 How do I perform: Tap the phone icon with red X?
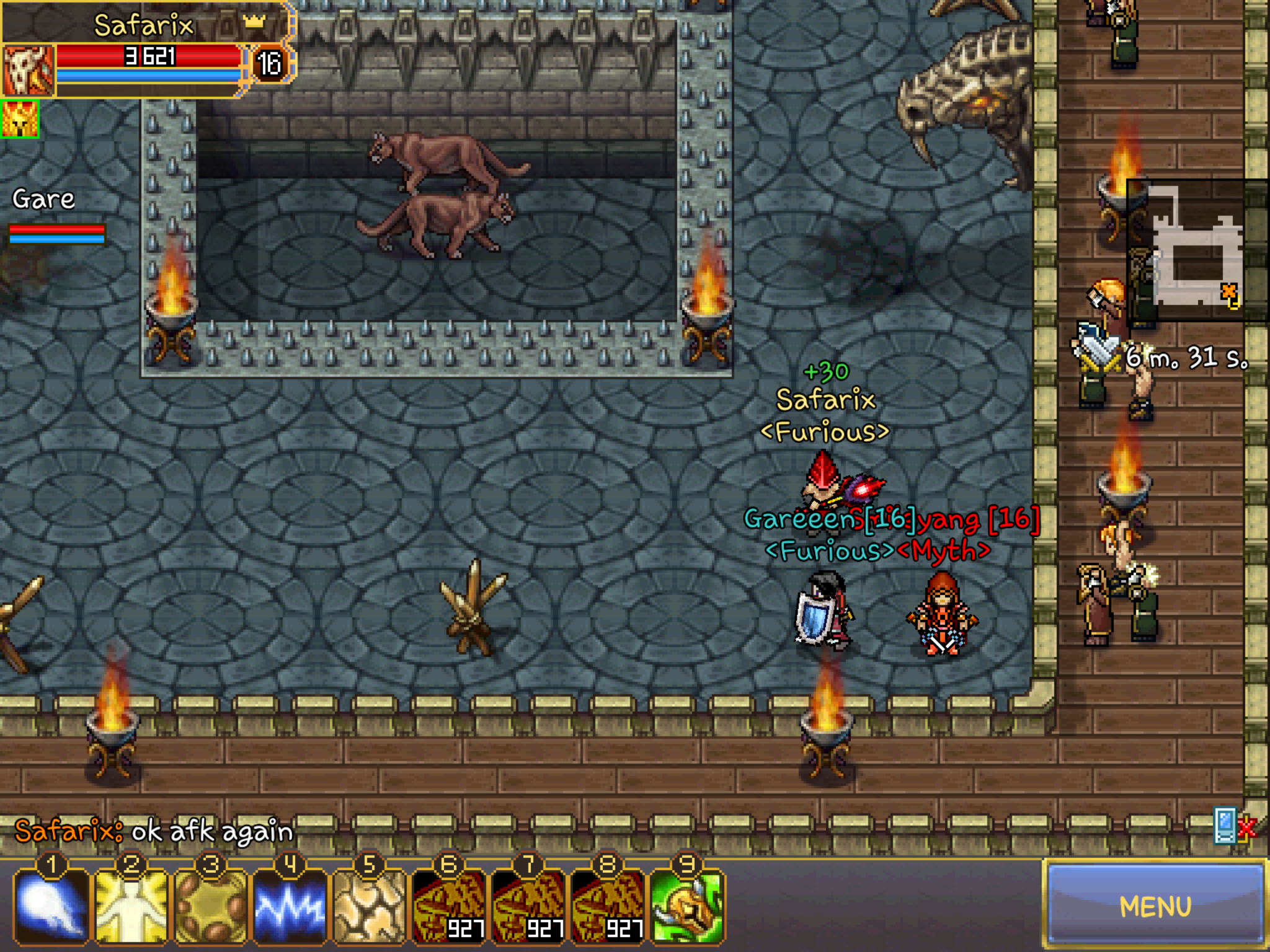(x=1232, y=825)
